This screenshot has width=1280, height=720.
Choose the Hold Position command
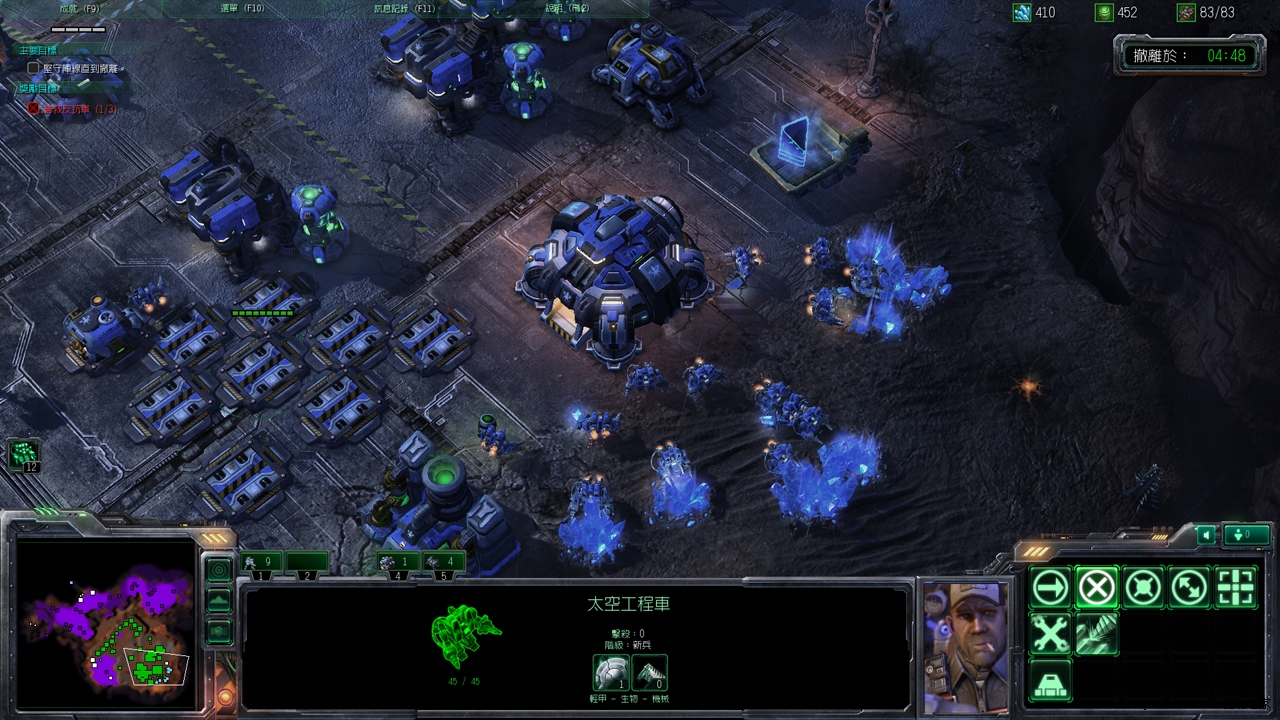(1143, 588)
